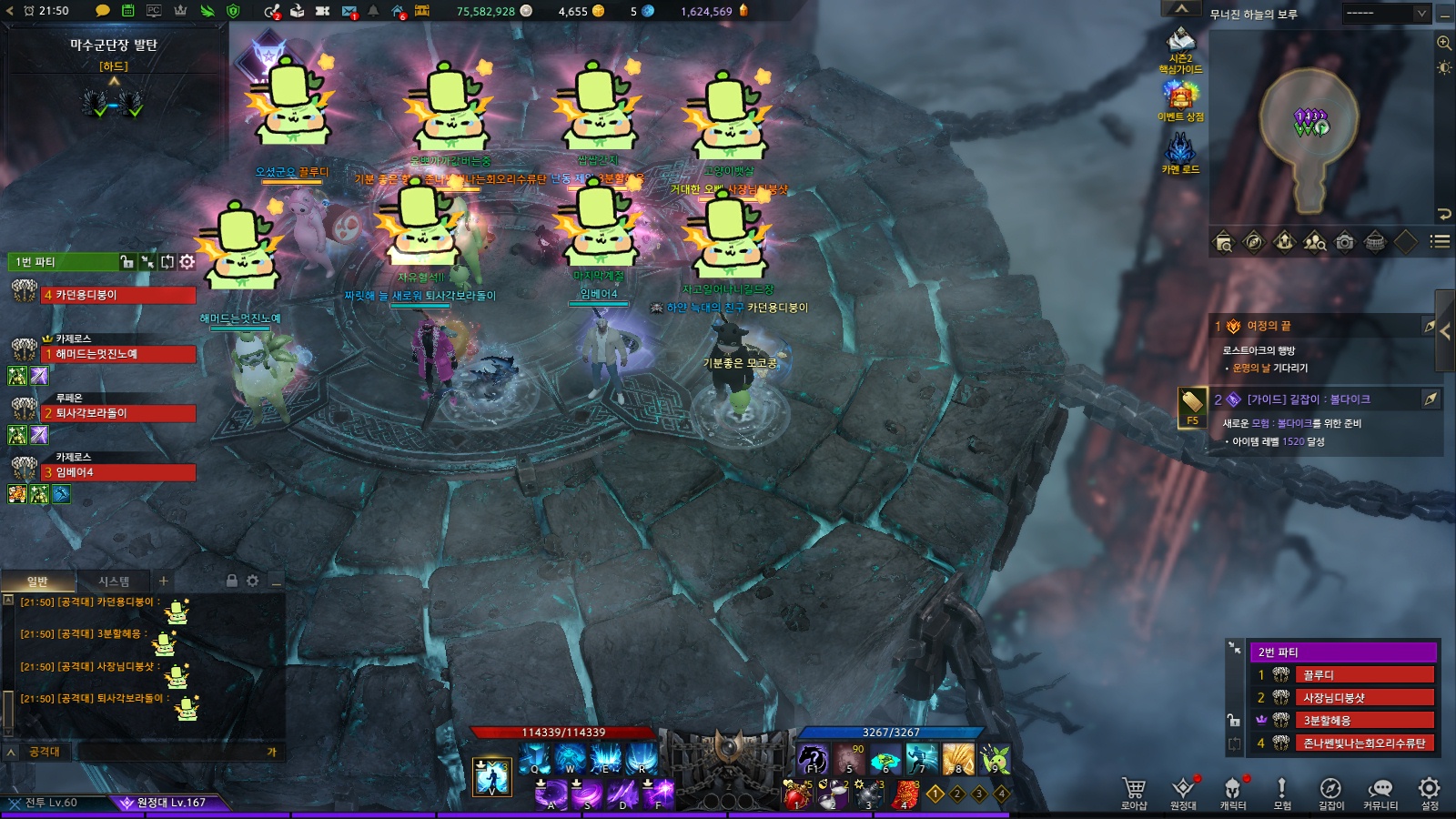This screenshot has width=1456, height=819.
Task: Open the 커뮤니티 community menu
Action: 1380,790
